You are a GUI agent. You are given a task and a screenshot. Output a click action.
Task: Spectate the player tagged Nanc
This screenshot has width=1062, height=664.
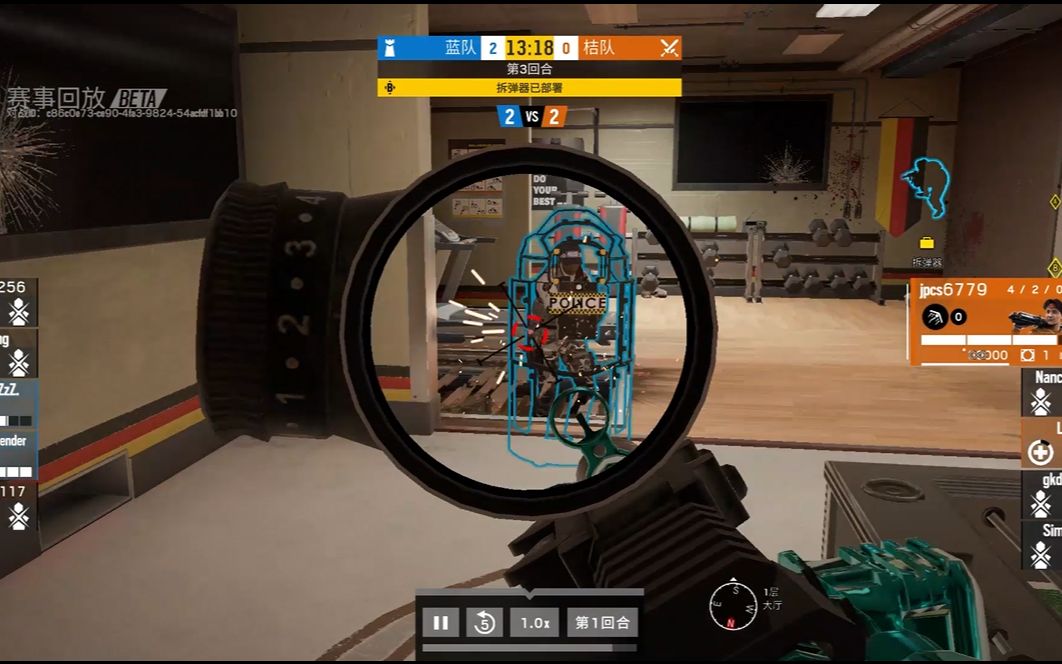pyautogui.click(x=1041, y=392)
